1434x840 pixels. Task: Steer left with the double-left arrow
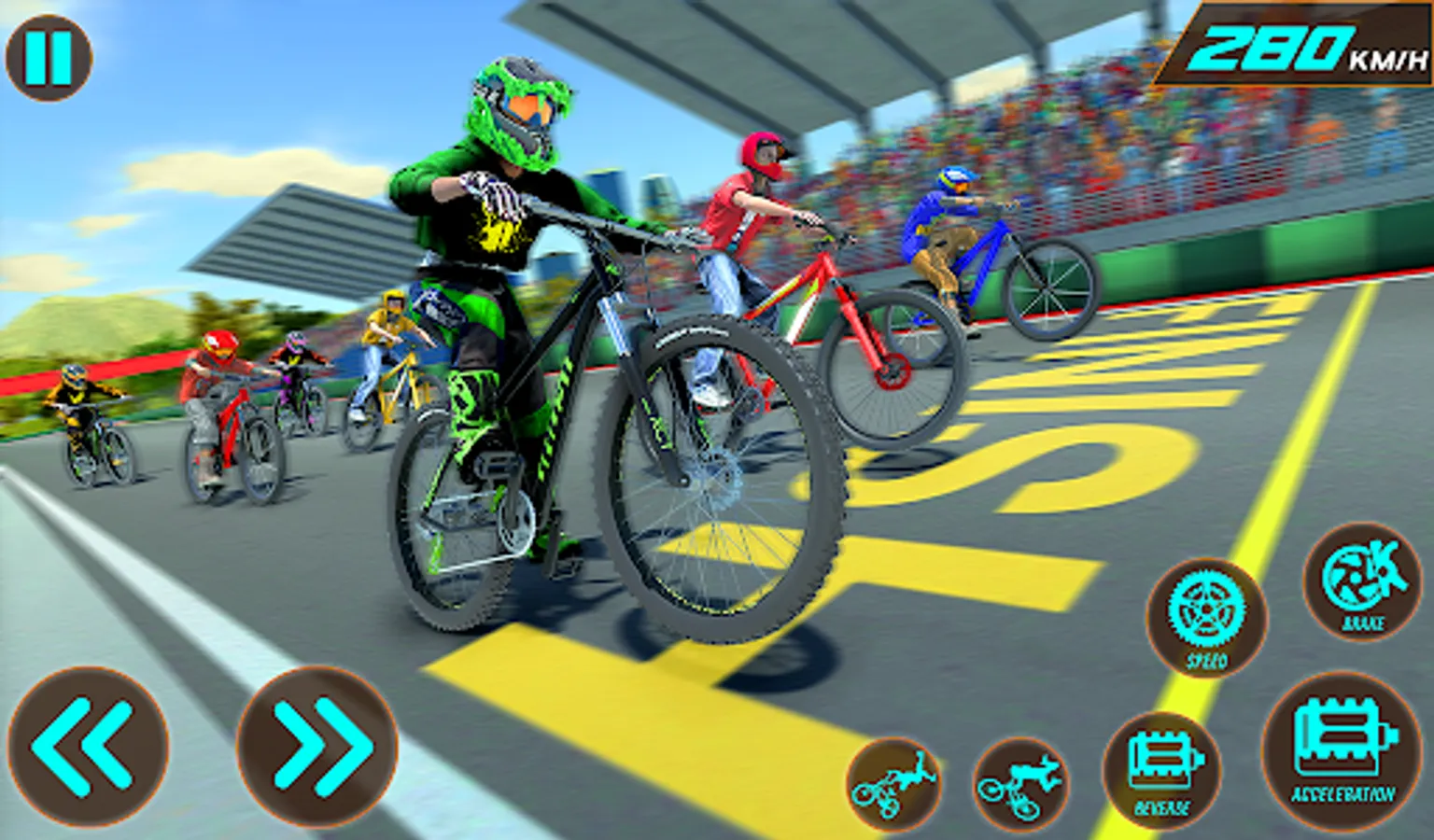click(88, 747)
